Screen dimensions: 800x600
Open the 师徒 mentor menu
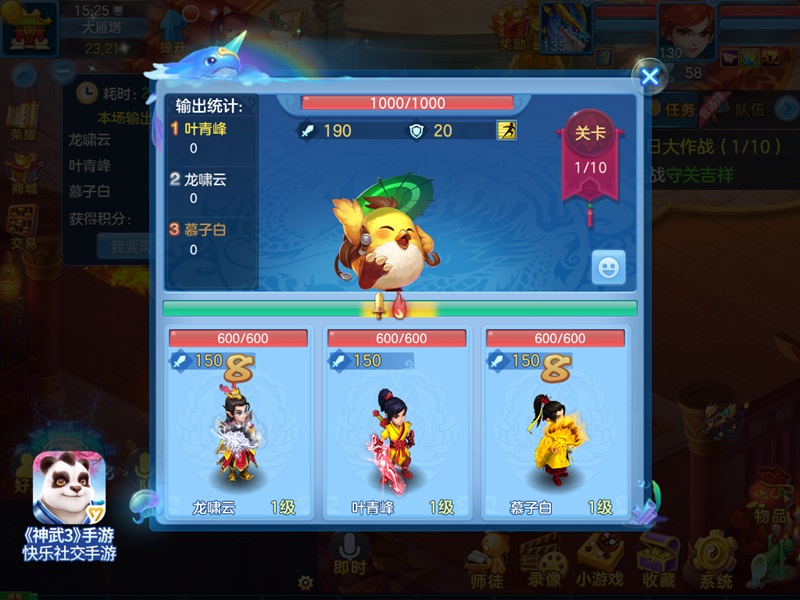click(487, 558)
